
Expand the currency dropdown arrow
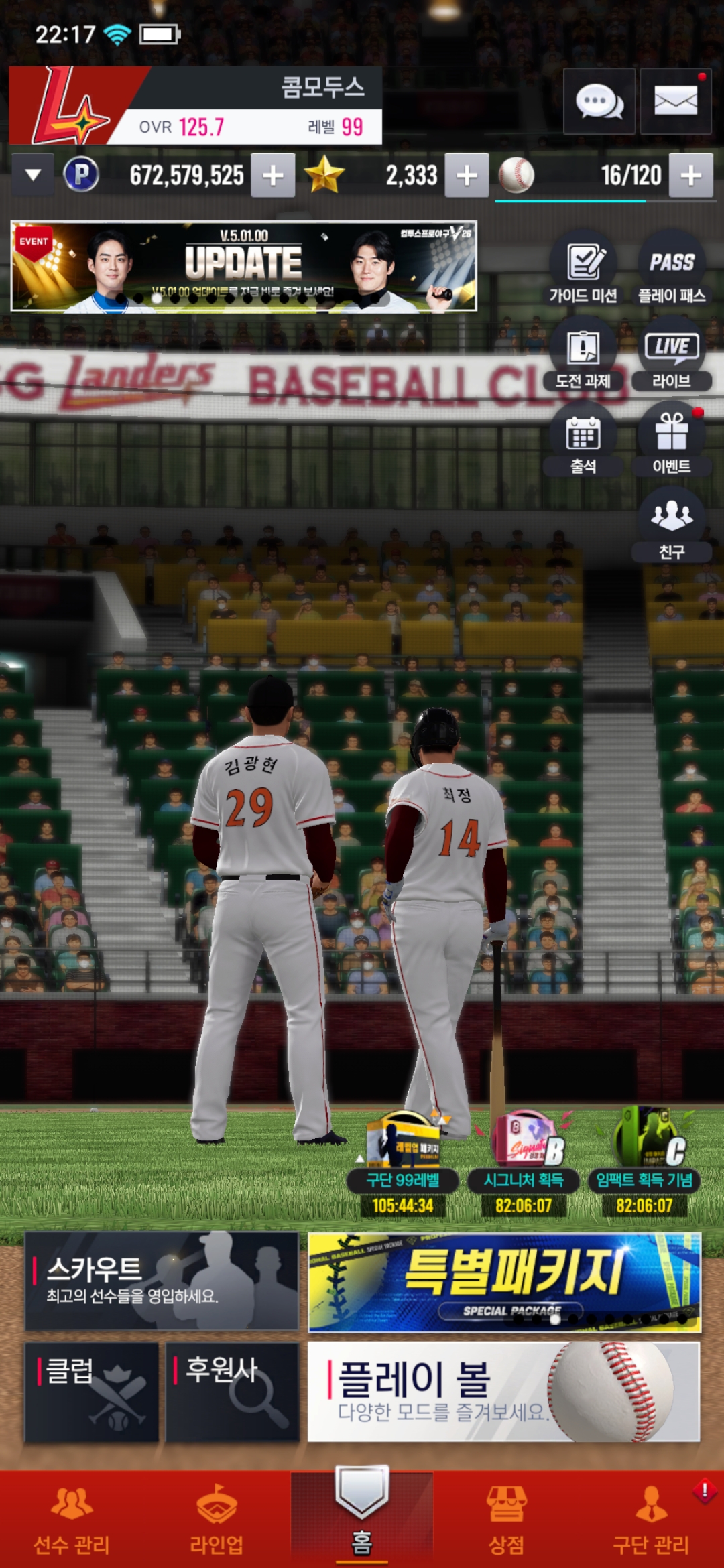pos(33,176)
